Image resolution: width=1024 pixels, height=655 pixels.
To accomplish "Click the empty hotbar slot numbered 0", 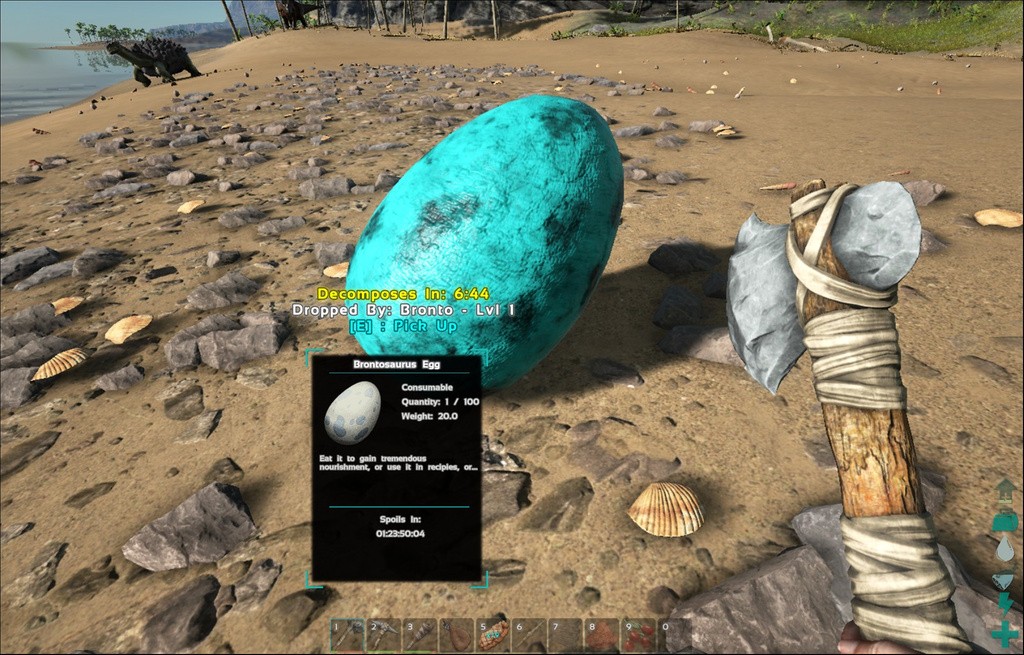I will (x=674, y=635).
